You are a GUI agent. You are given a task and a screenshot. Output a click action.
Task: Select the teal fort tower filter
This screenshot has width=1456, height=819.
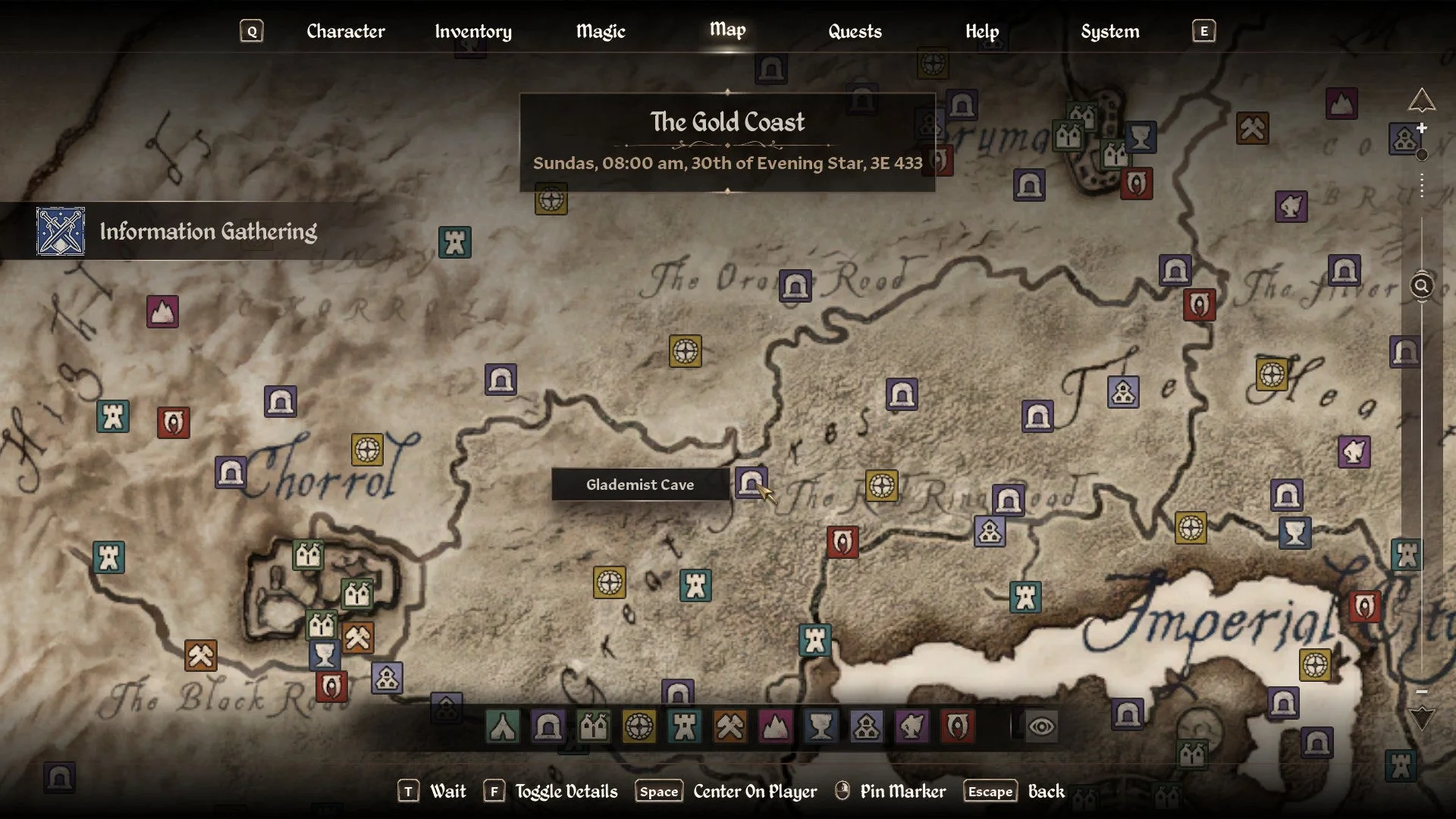point(685,726)
